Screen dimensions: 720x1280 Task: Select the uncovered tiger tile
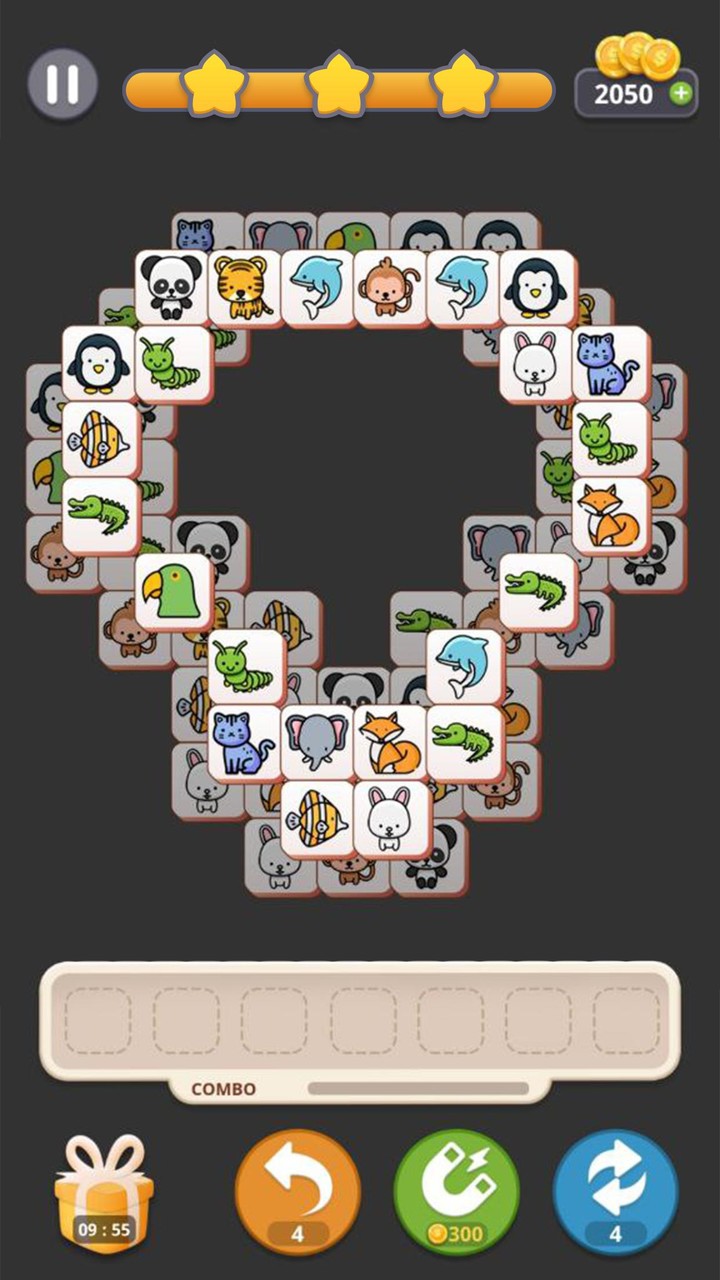pos(245,287)
